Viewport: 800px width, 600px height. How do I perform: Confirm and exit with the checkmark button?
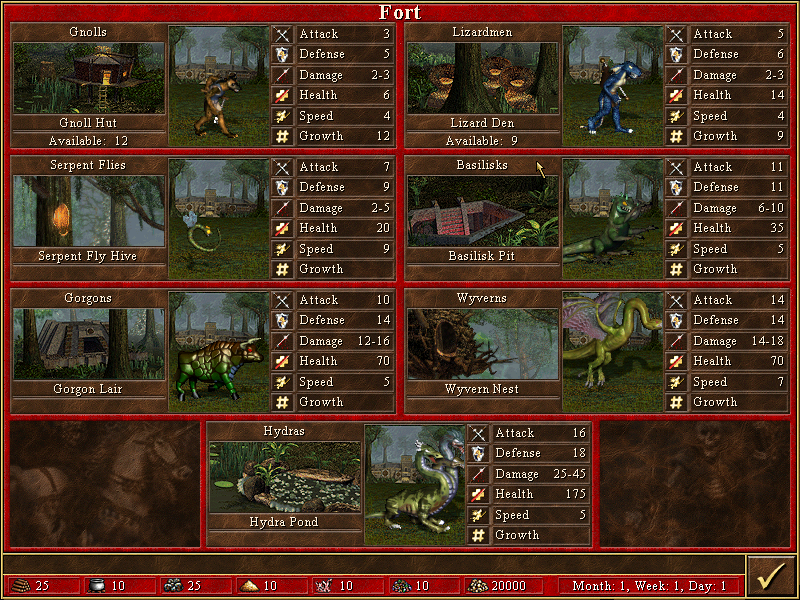[770, 577]
